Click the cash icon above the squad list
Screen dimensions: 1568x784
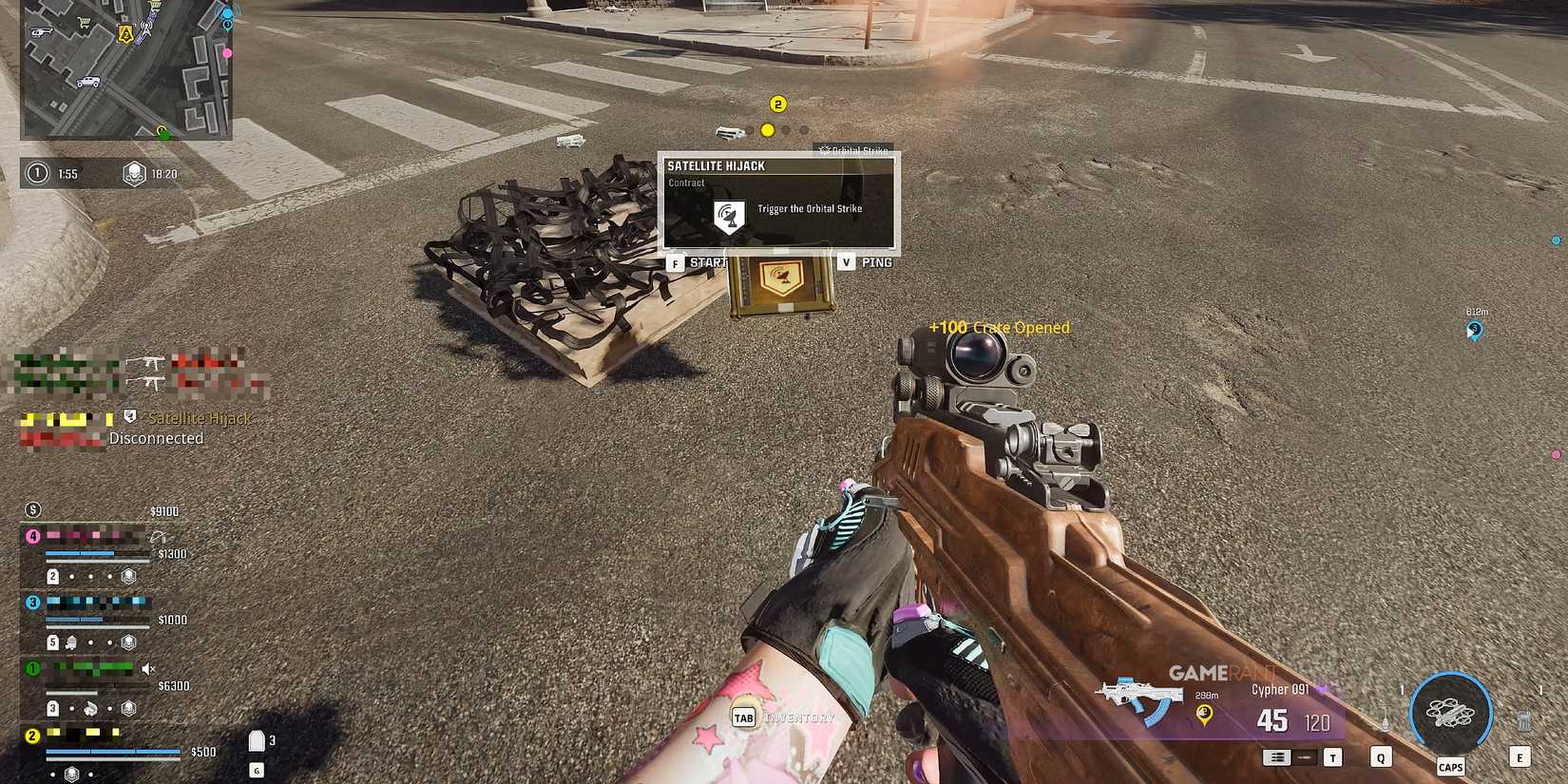click(x=33, y=509)
